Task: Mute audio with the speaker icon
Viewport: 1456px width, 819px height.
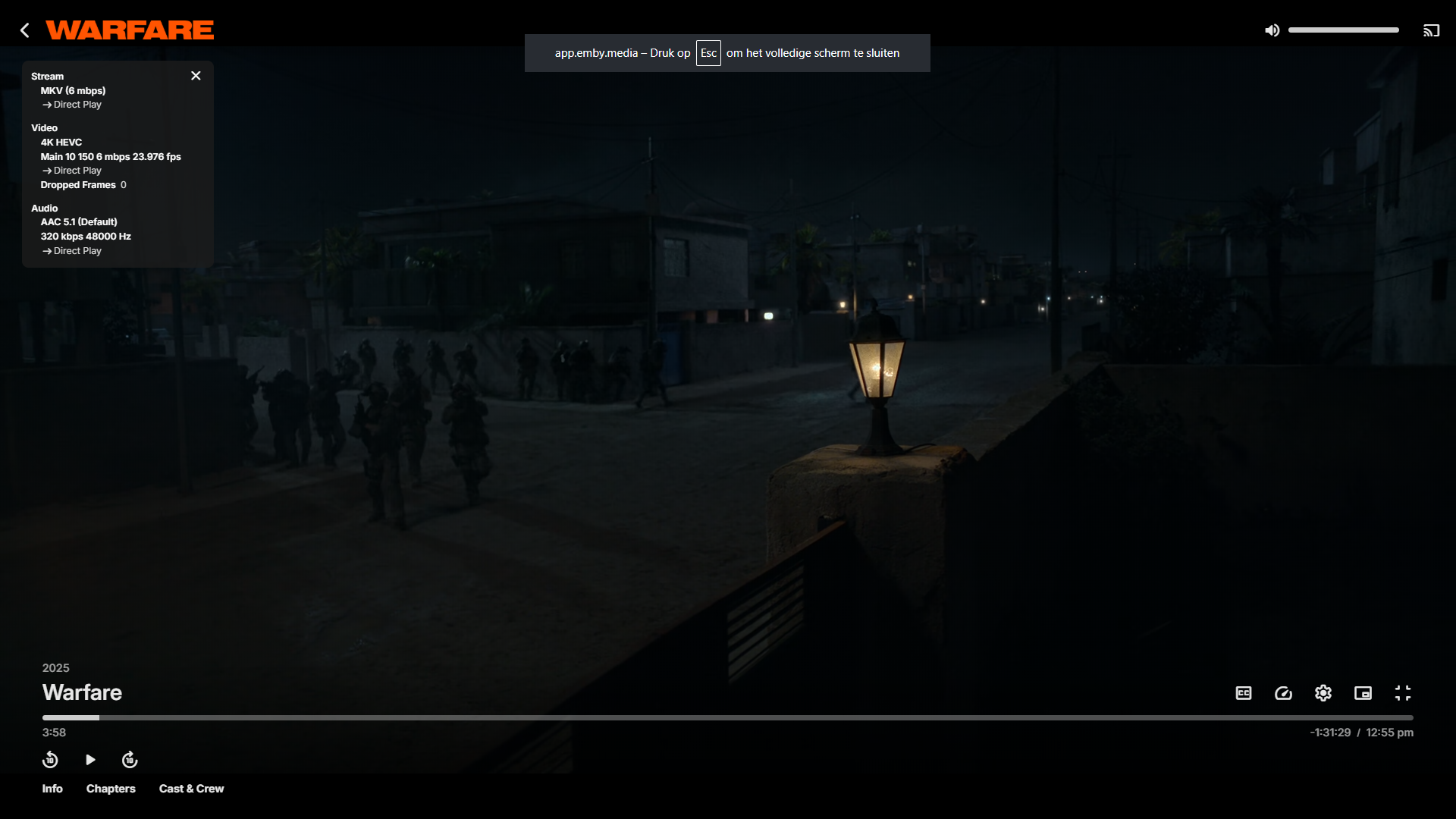Action: pyautogui.click(x=1272, y=30)
